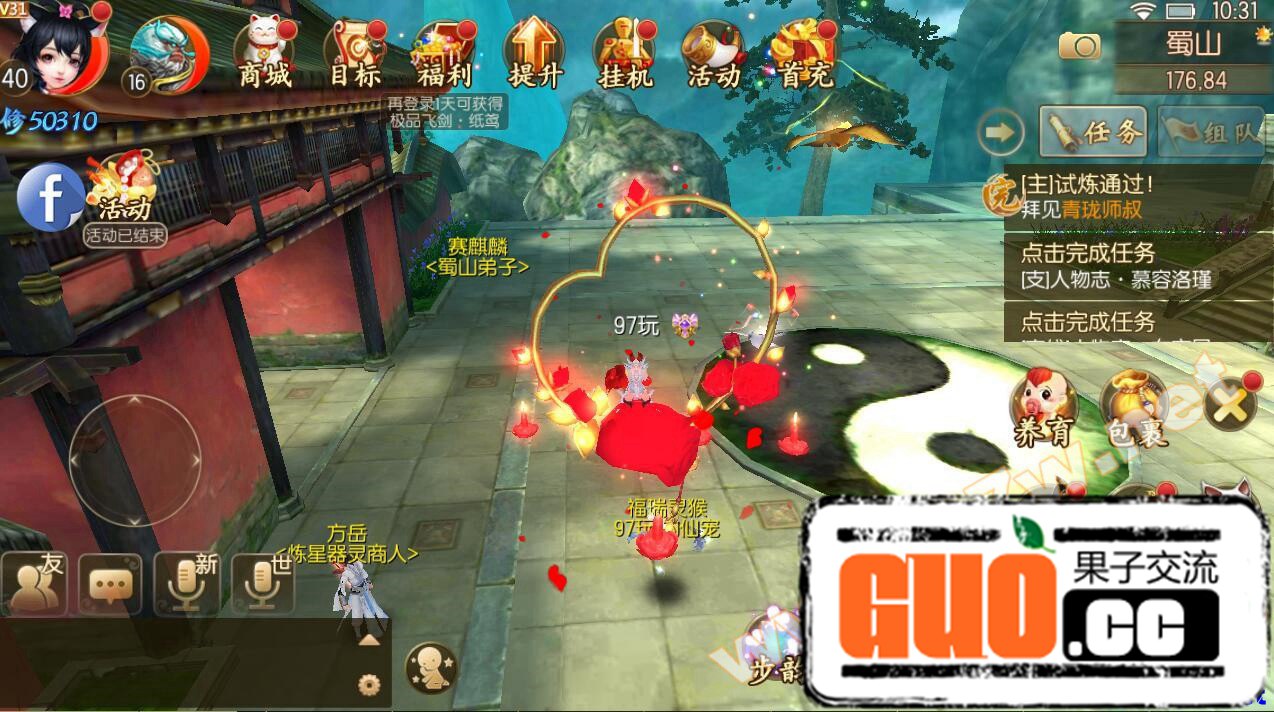Open the chat speech bubble button
1274x712 pixels.
tap(109, 583)
